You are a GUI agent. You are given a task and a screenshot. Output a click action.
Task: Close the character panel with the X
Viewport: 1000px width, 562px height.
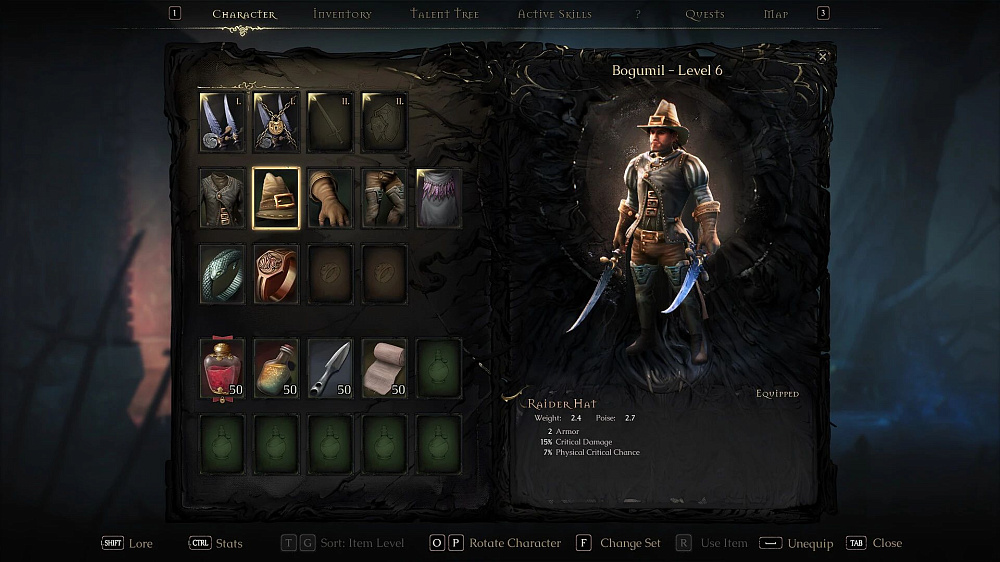[x=823, y=57]
